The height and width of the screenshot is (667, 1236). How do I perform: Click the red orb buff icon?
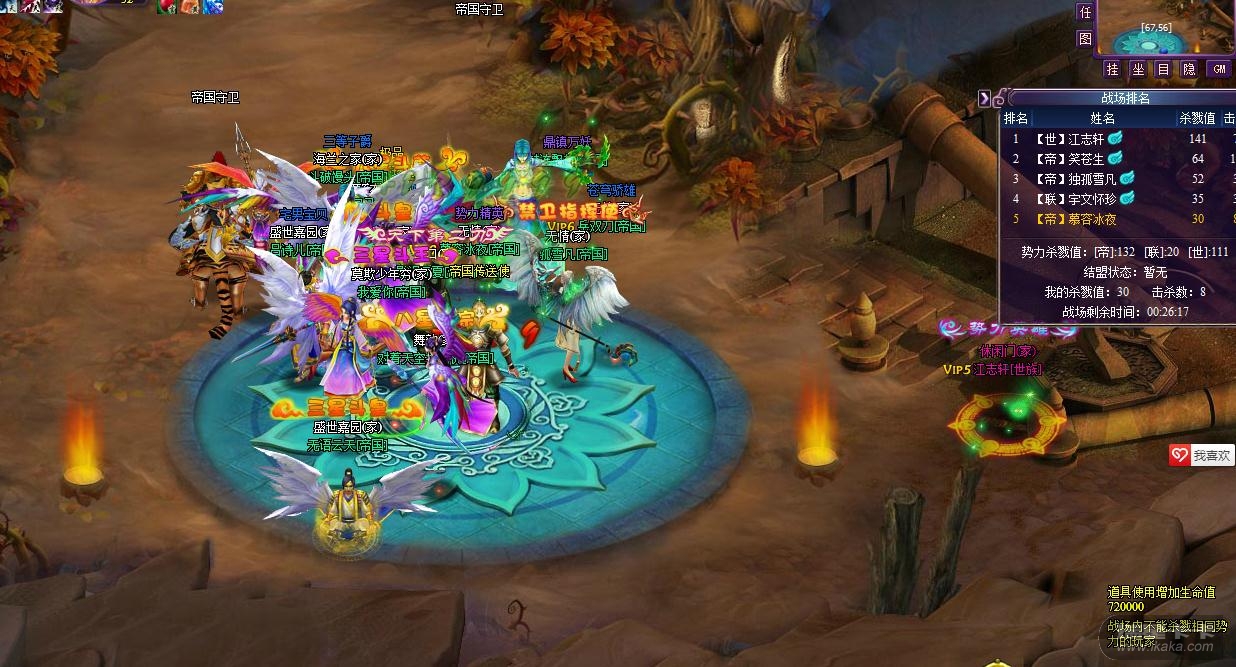point(166,6)
